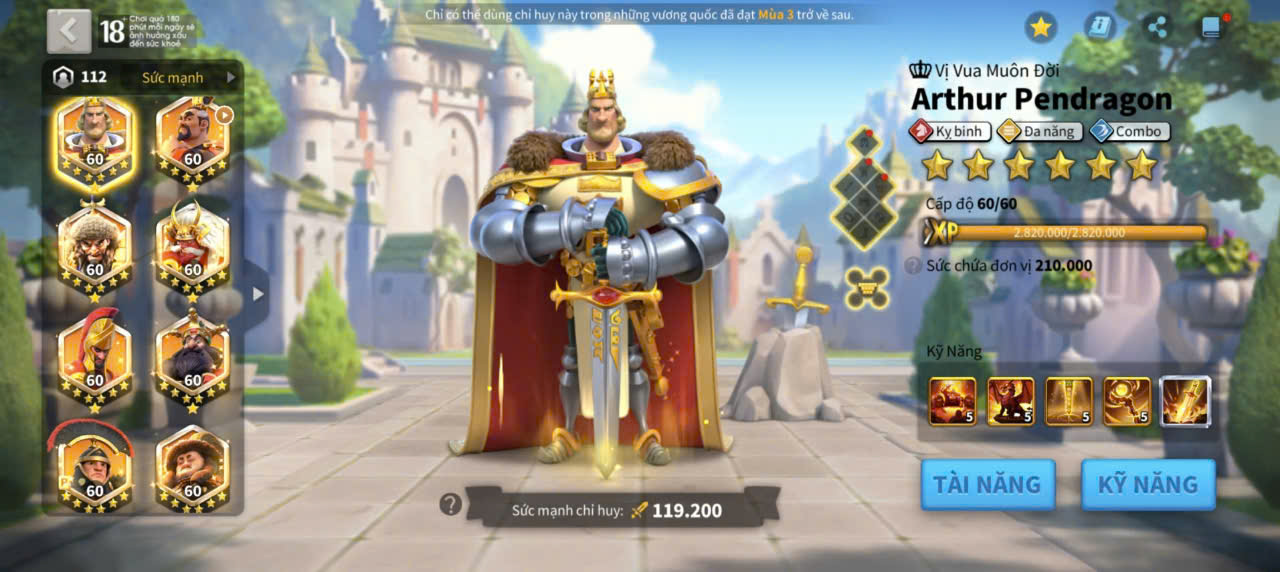Click the Kỵ binh specialty tag
1280x572 pixels.
point(949,131)
